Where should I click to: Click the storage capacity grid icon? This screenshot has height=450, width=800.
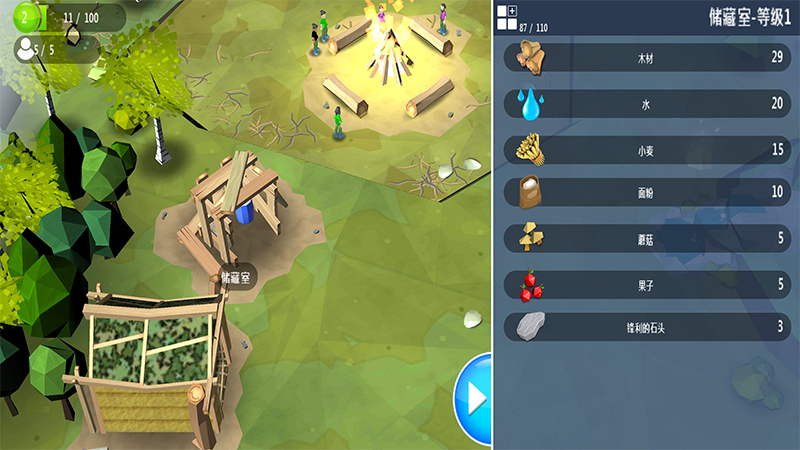[x=506, y=12]
